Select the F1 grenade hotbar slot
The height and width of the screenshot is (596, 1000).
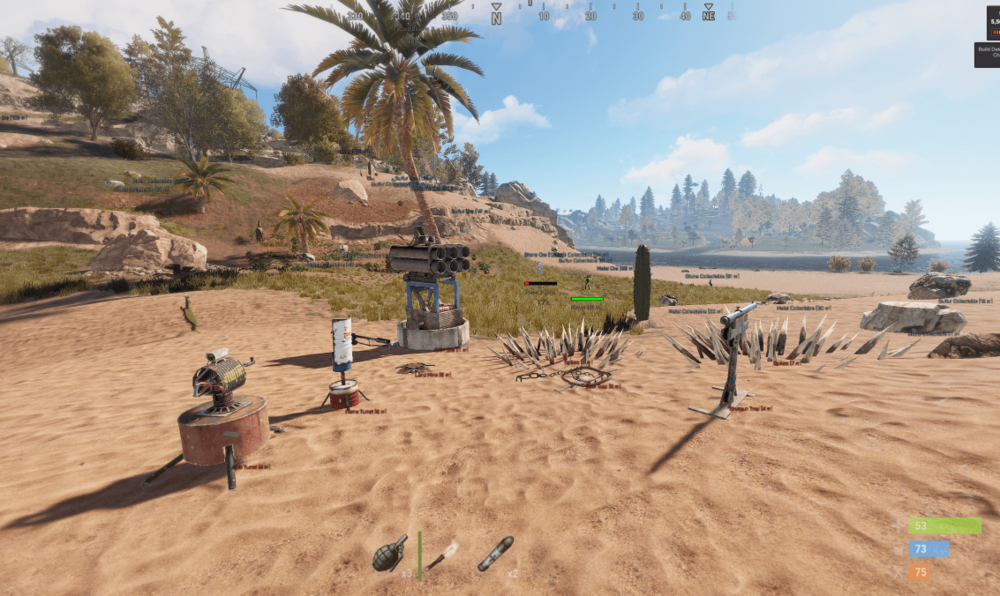(390, 553)
